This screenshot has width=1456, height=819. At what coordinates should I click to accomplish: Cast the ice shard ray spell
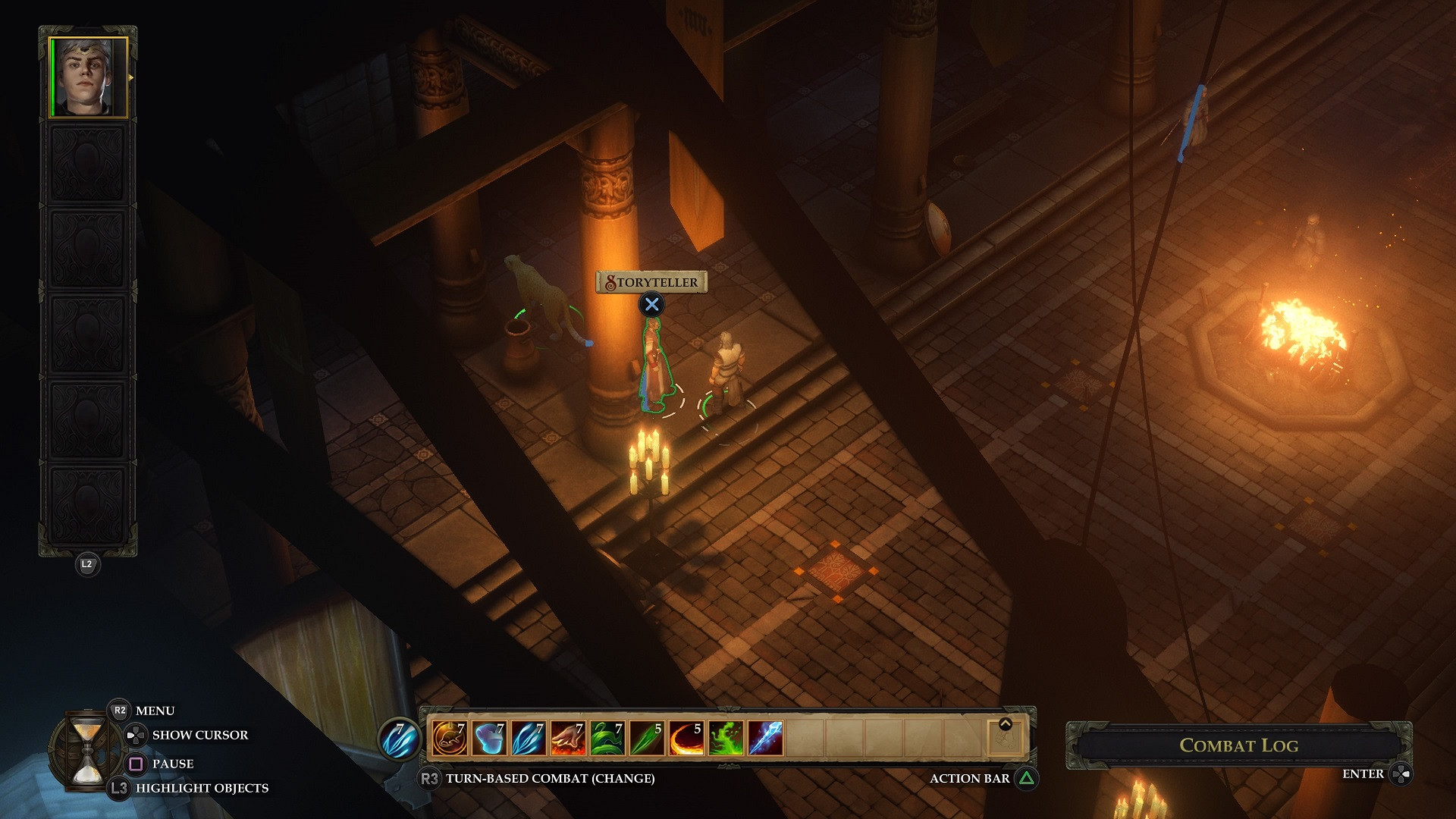tap(765, 738)
